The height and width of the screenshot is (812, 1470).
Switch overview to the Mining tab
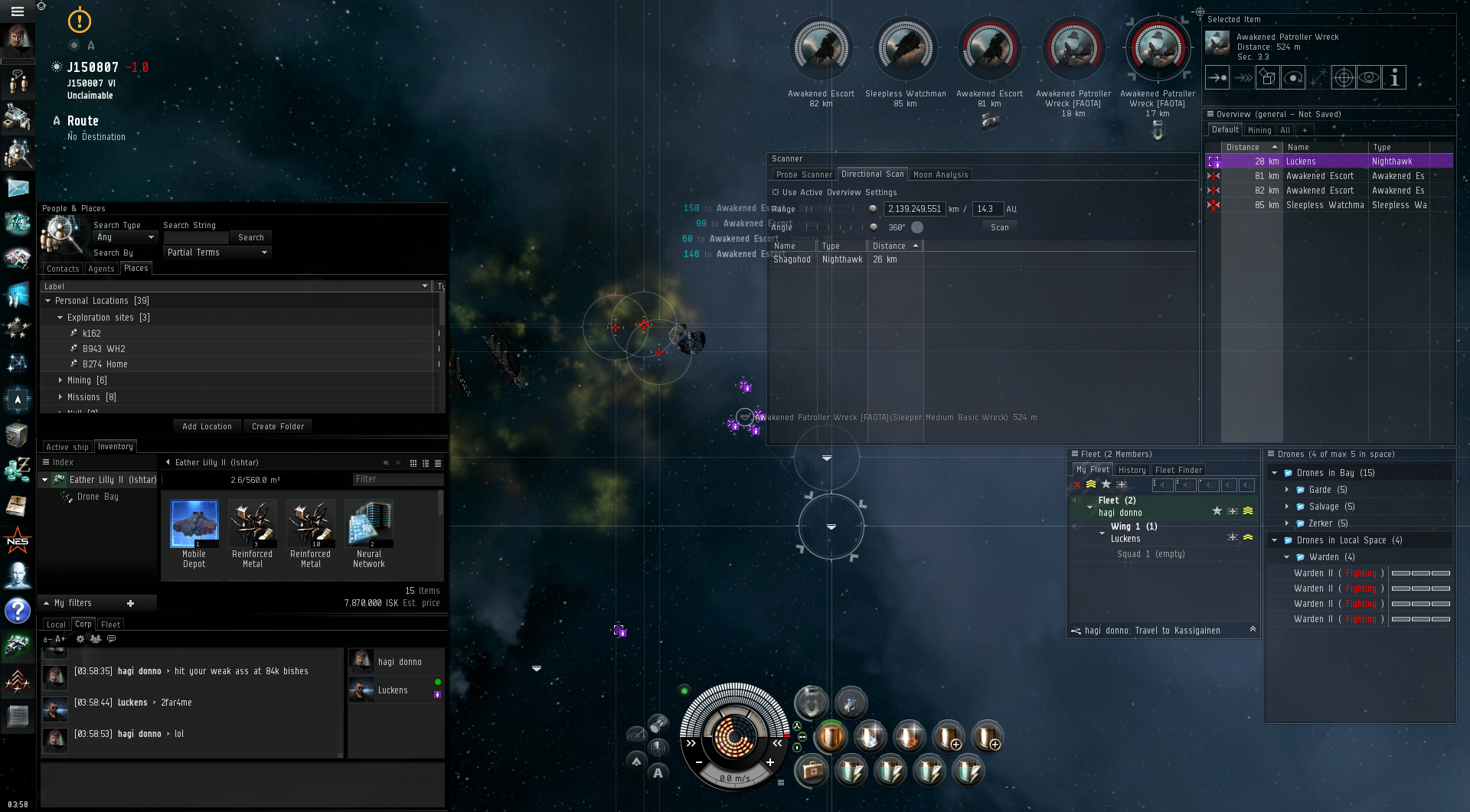[x=1259, y=130]
